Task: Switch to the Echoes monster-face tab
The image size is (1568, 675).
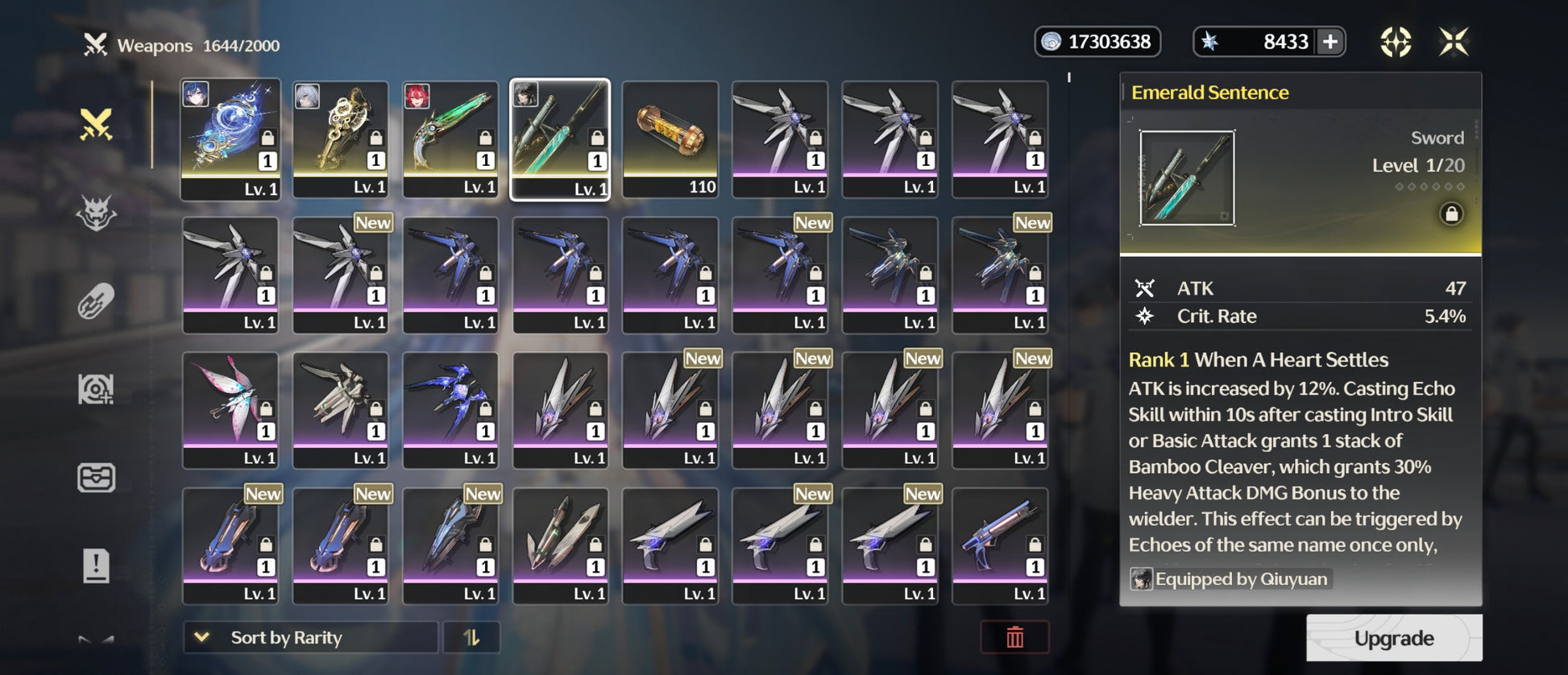Action: (96, 213)
